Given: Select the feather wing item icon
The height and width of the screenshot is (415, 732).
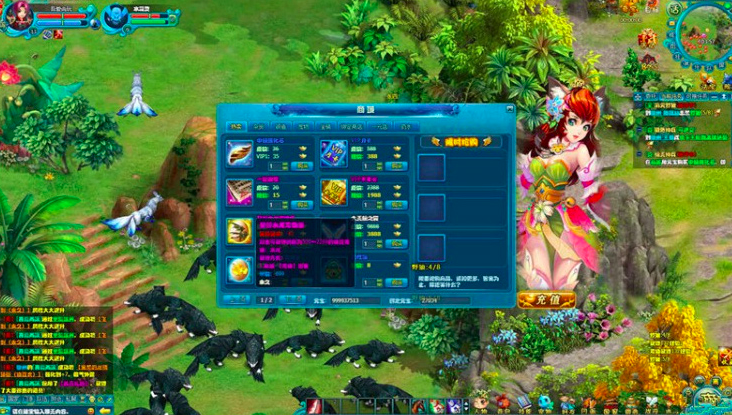Looking at the screenshot, I should tap(240, 153).
